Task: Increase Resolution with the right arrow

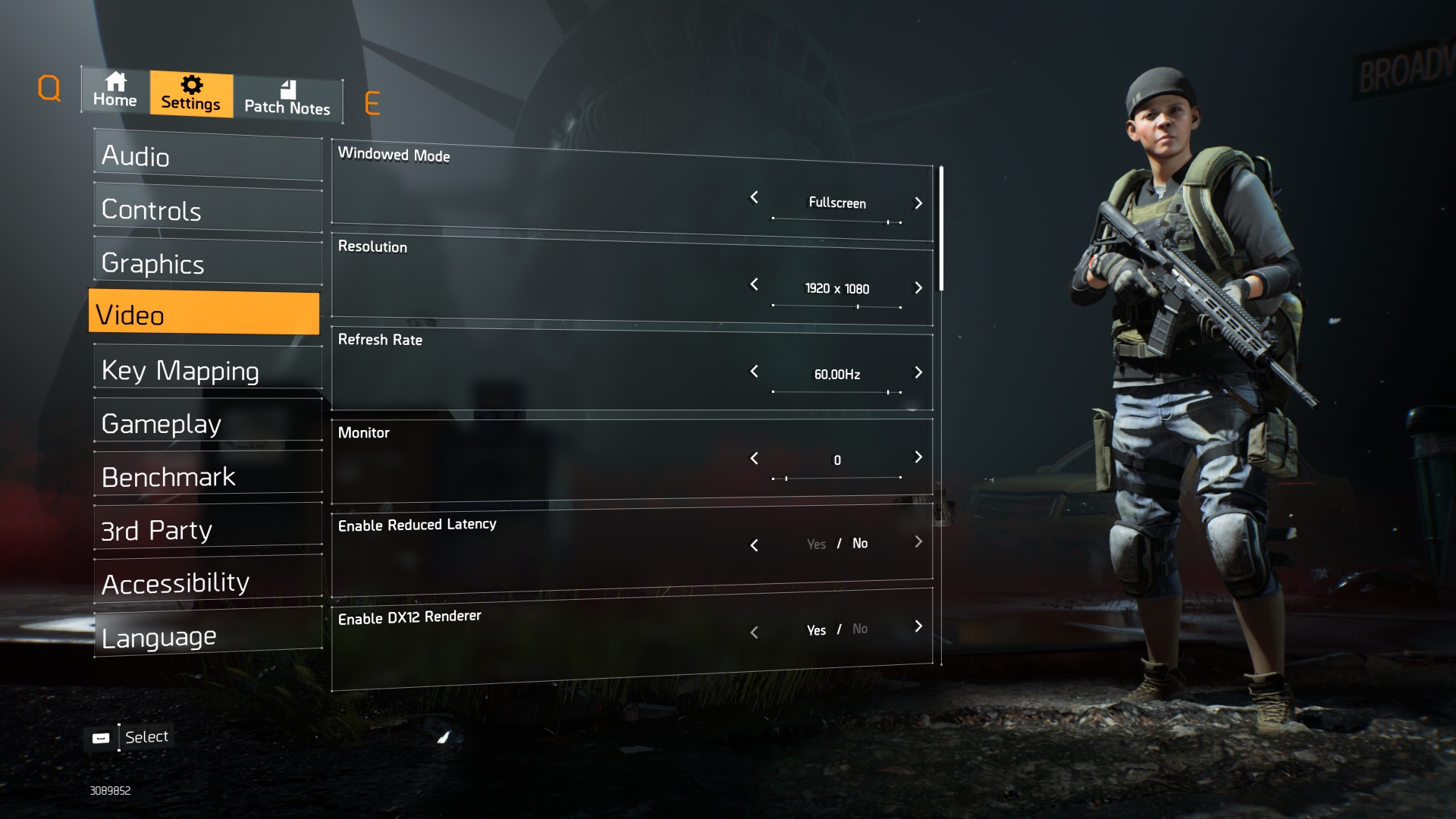Action: click(918, 288)
